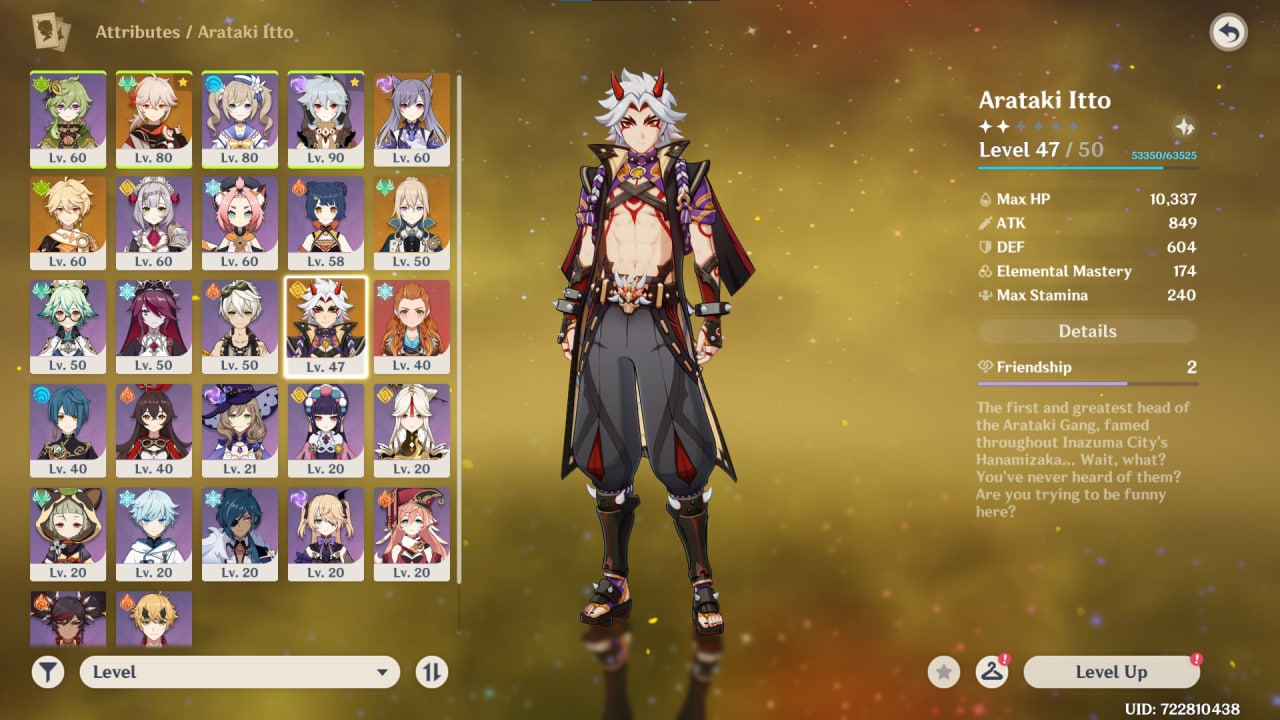Select green-haired Collei's portrait

(68, 118)
